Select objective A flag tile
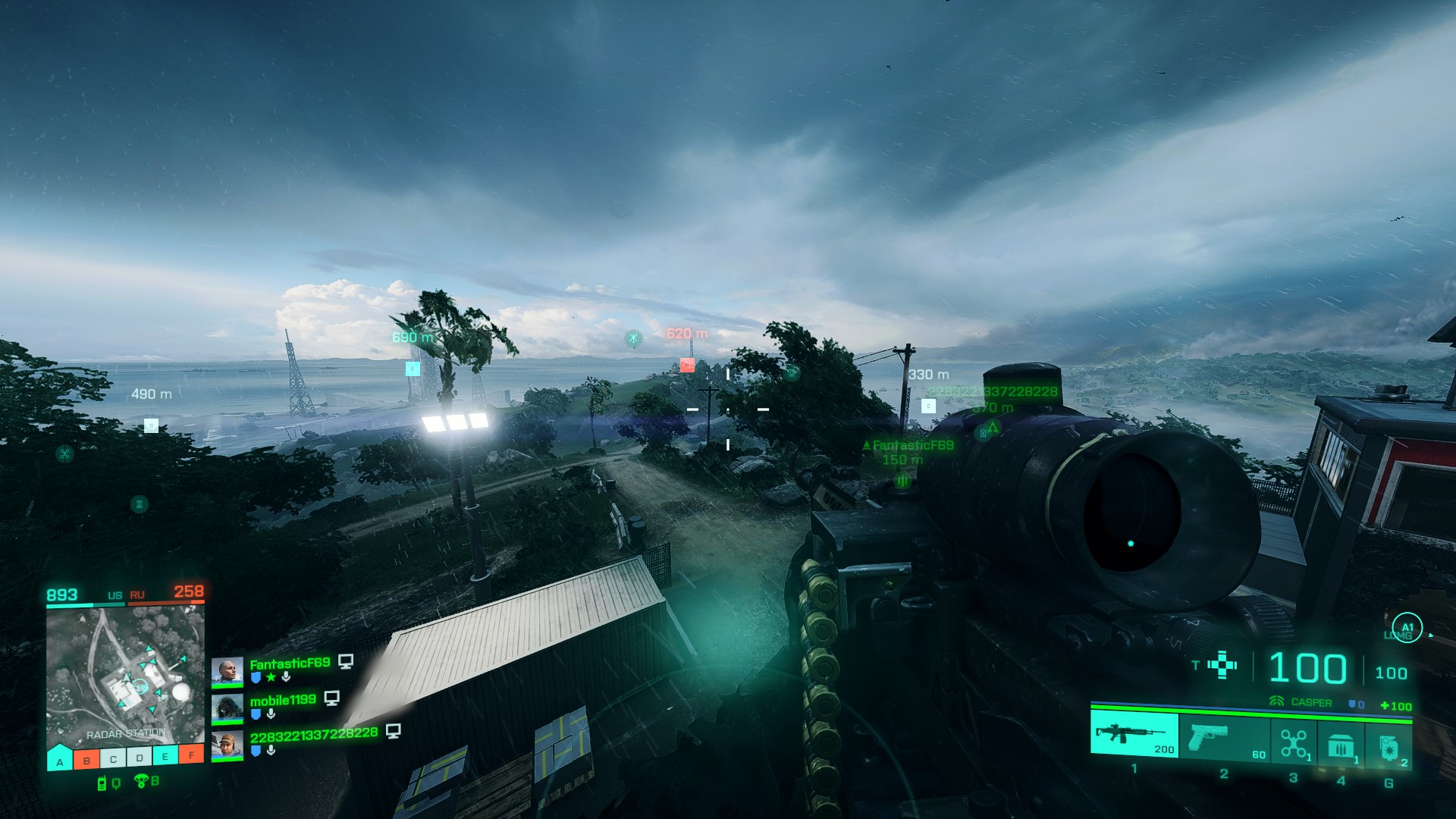Viewport: 1456px width, 819px height. pyautogui.click(x=60, y=758)
